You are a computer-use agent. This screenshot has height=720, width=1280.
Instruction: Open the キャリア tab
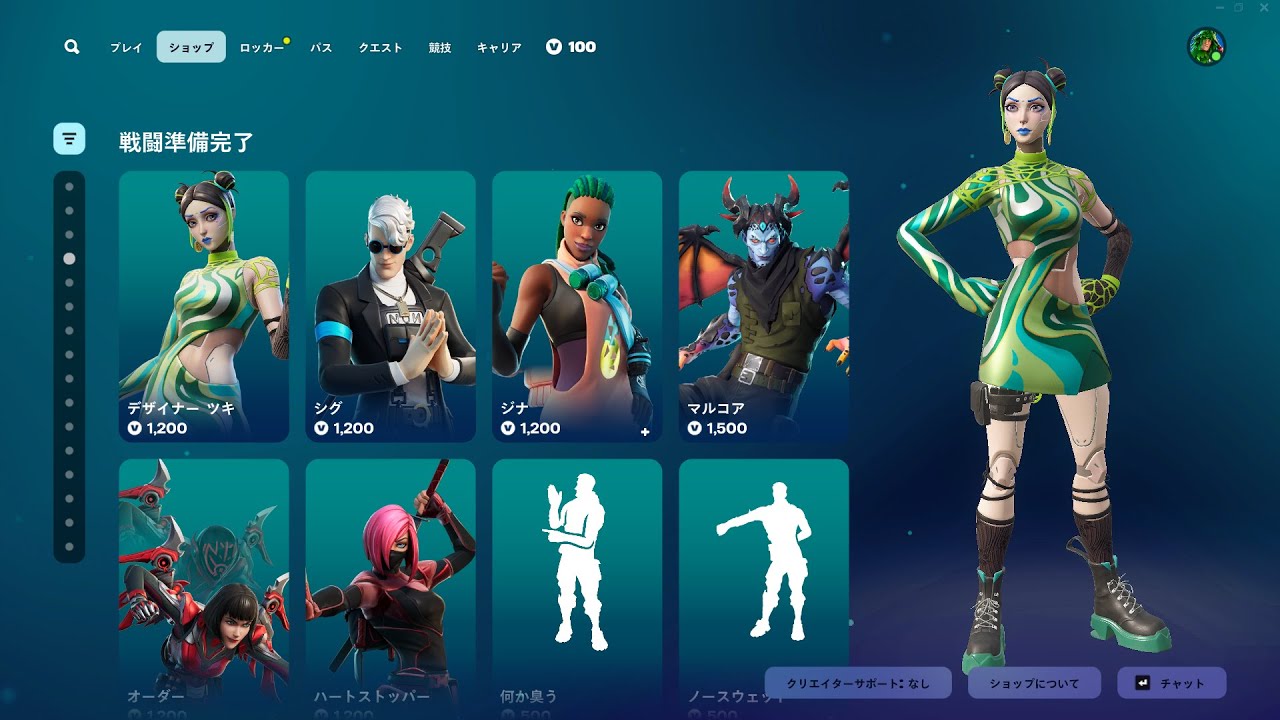499,47
